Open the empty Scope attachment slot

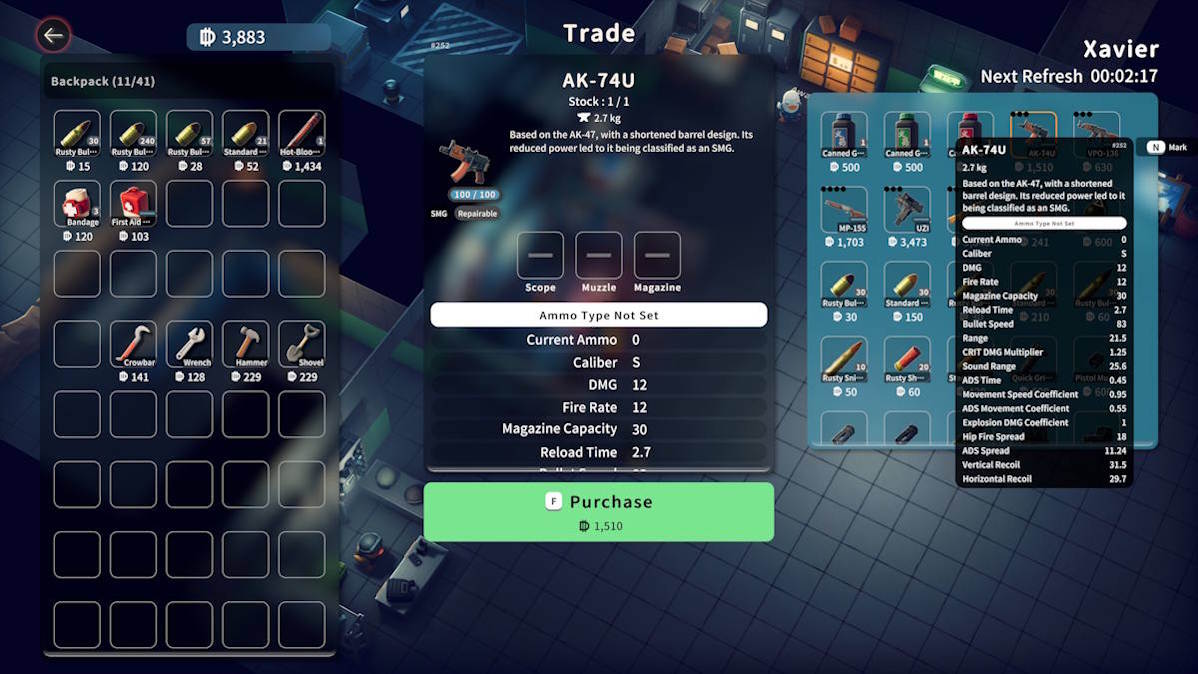point(540,256)
